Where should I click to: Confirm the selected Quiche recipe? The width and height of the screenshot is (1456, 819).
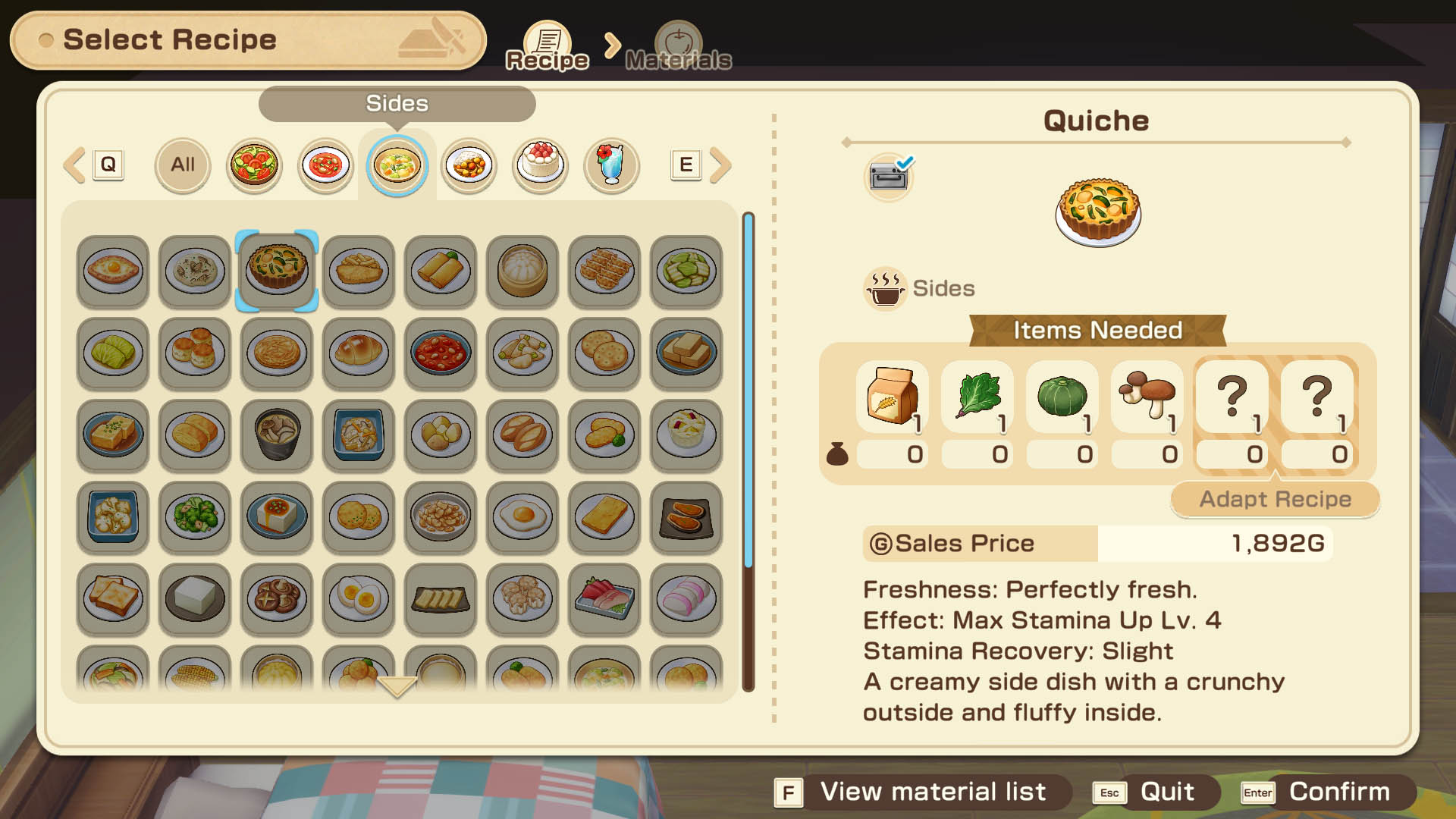point(1327,792)
